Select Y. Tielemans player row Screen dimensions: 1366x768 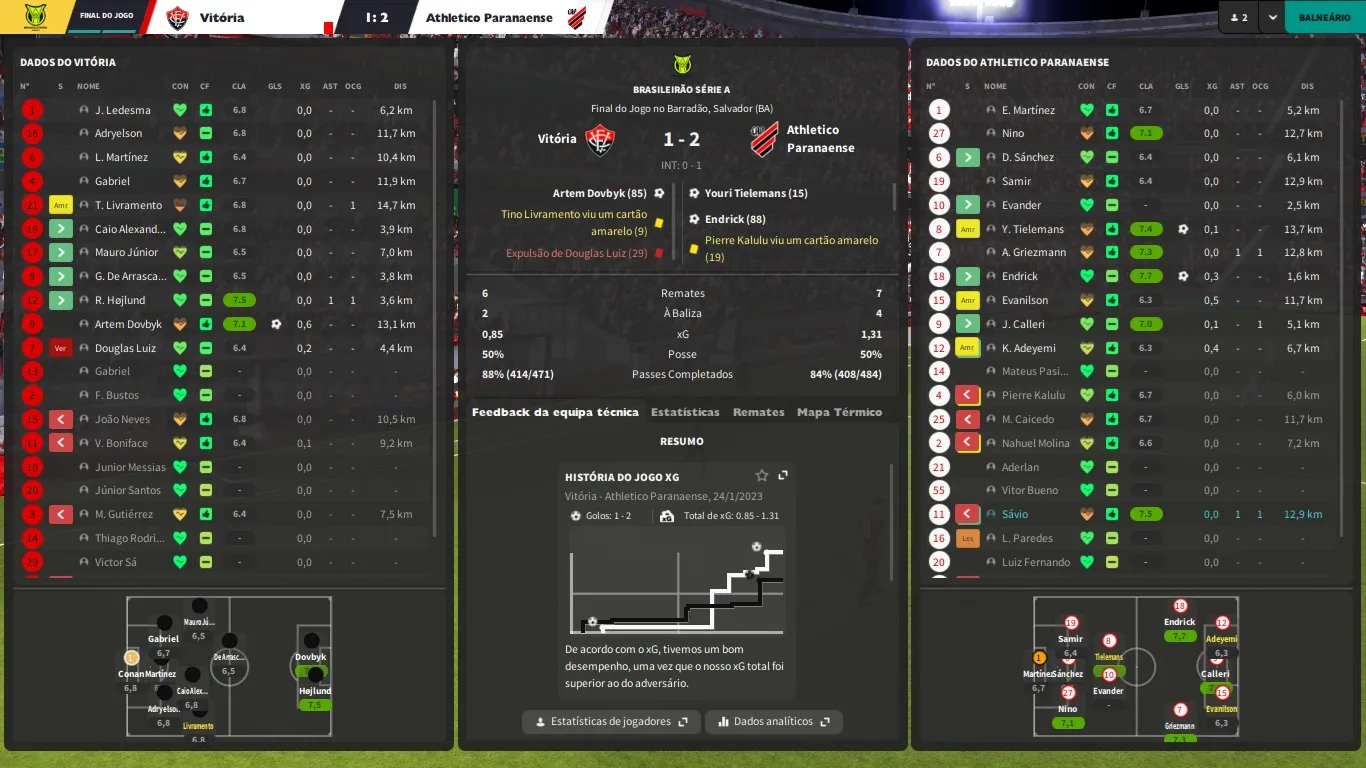pos(1033,229)
